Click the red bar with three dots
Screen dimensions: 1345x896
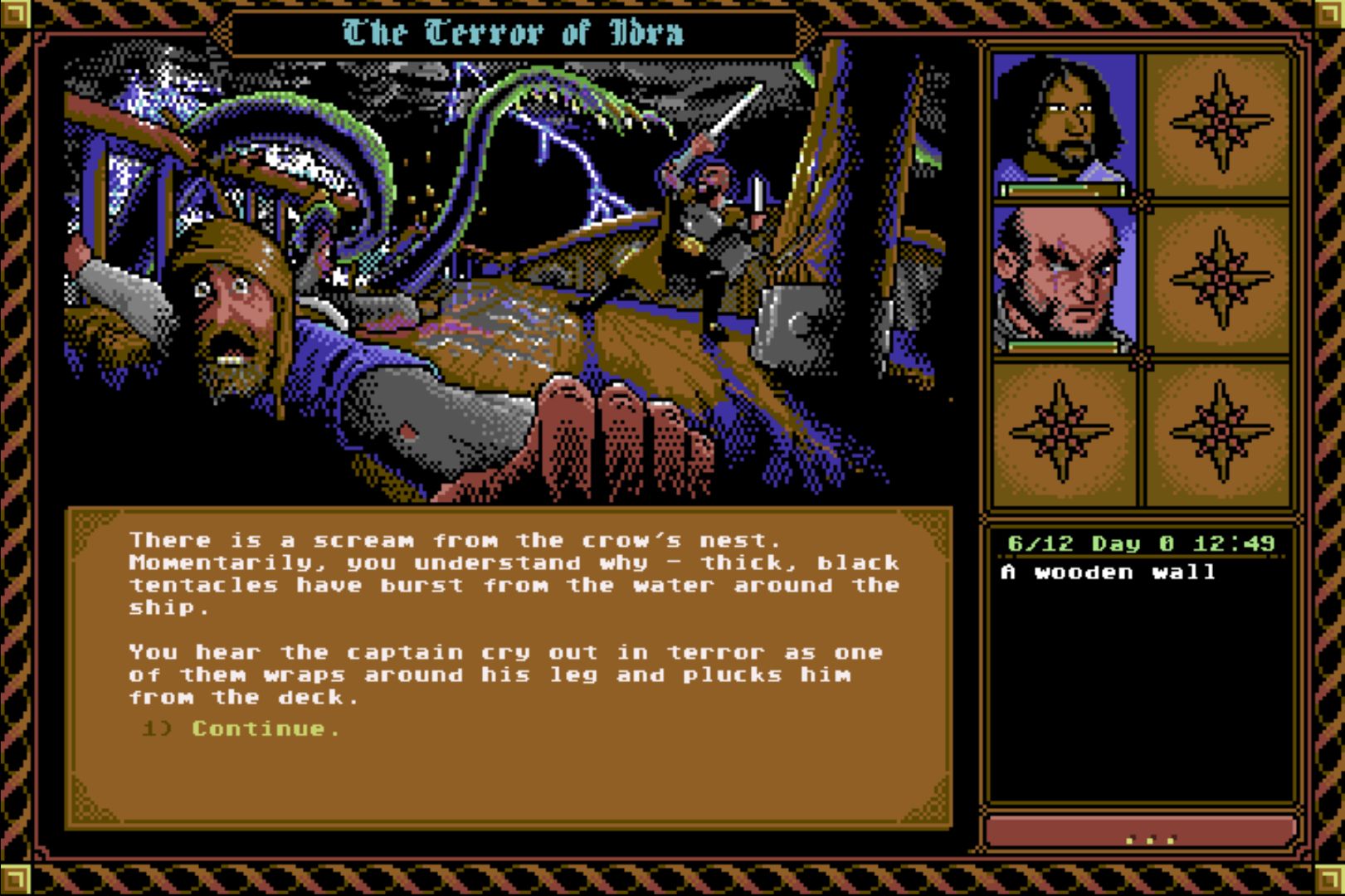(x=1140, y=832)
